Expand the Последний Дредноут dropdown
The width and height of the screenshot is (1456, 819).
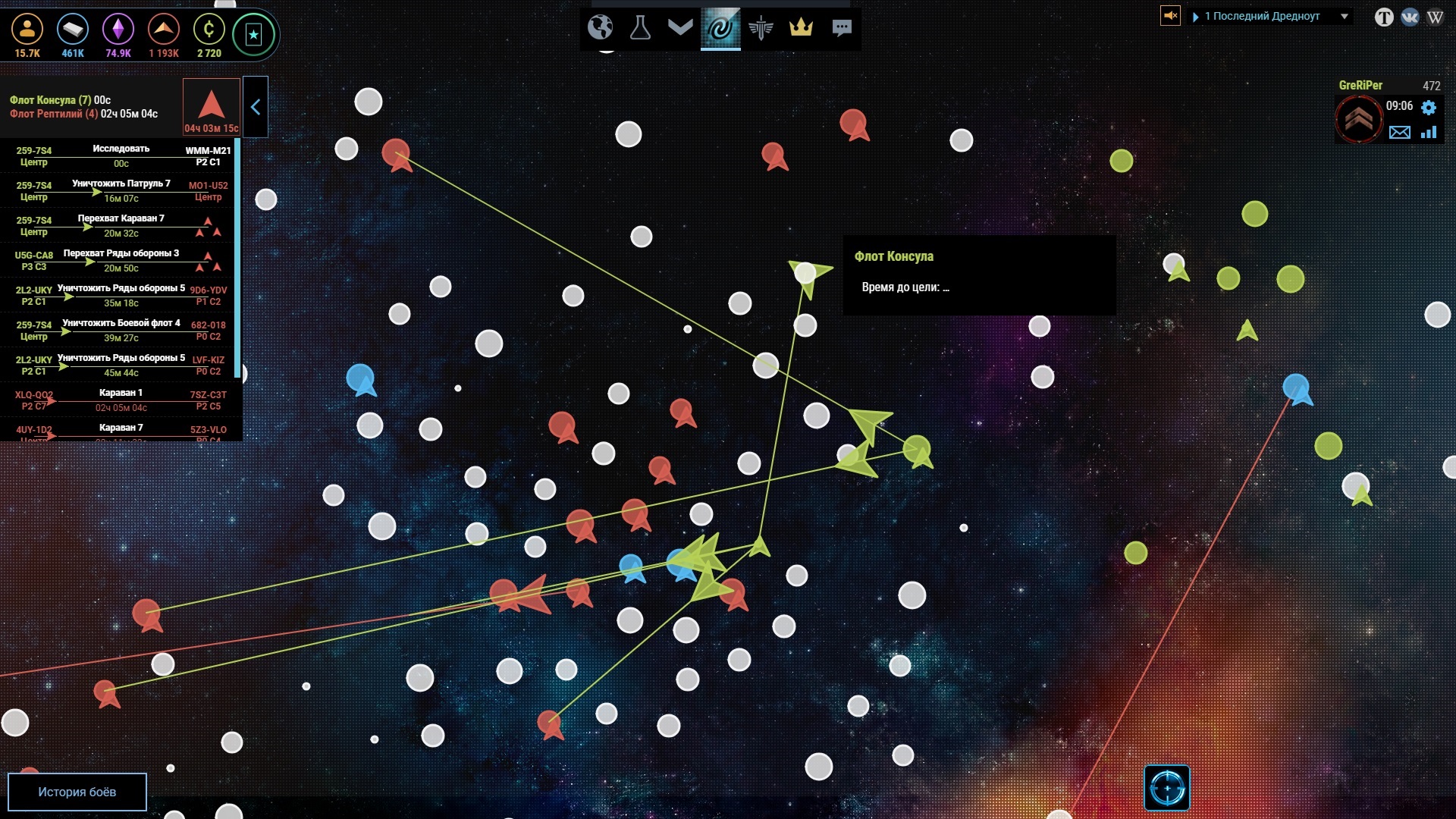[1345, 16]
